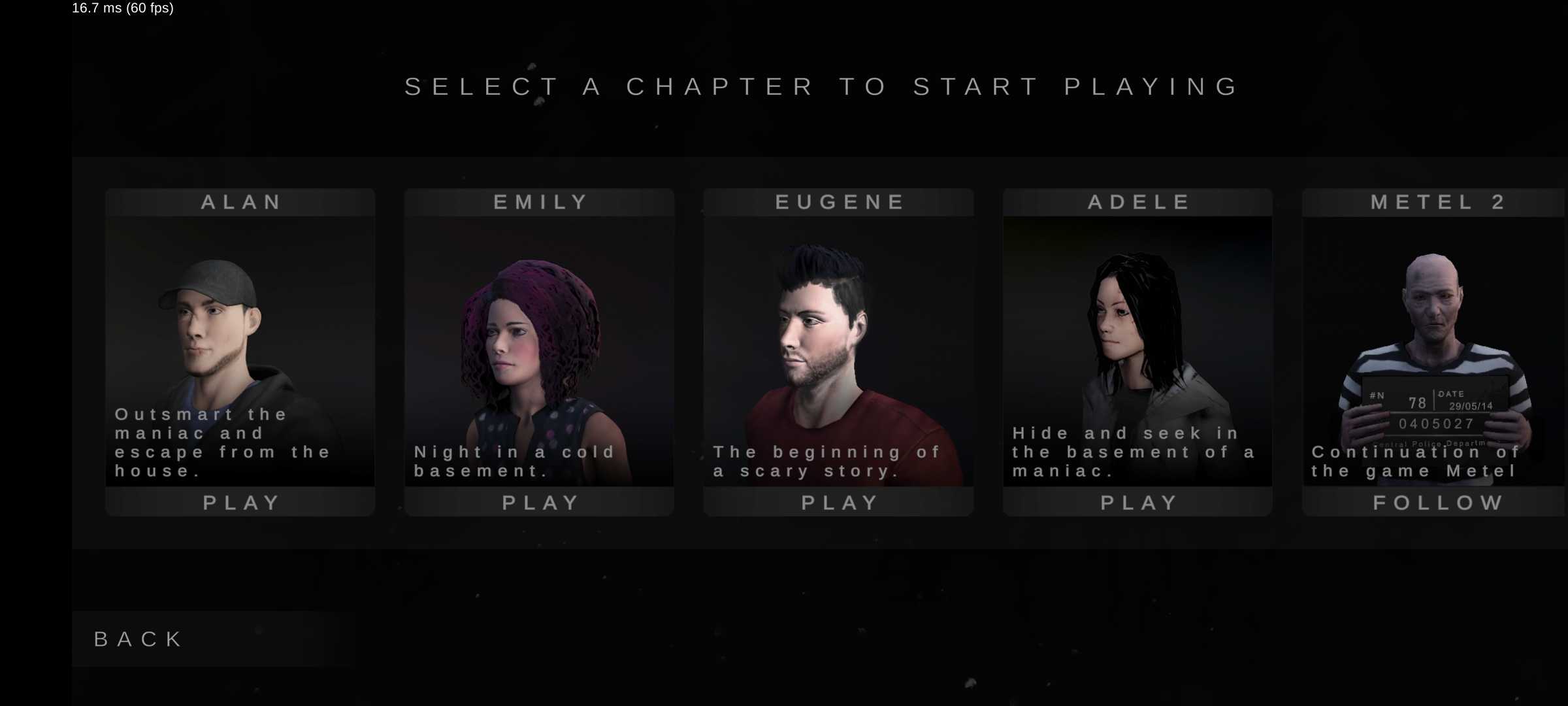The height and width of the screenshot is (706, 1568).
Task: Open the Metel 2 prisoner card
Action: click(1435, 340)
